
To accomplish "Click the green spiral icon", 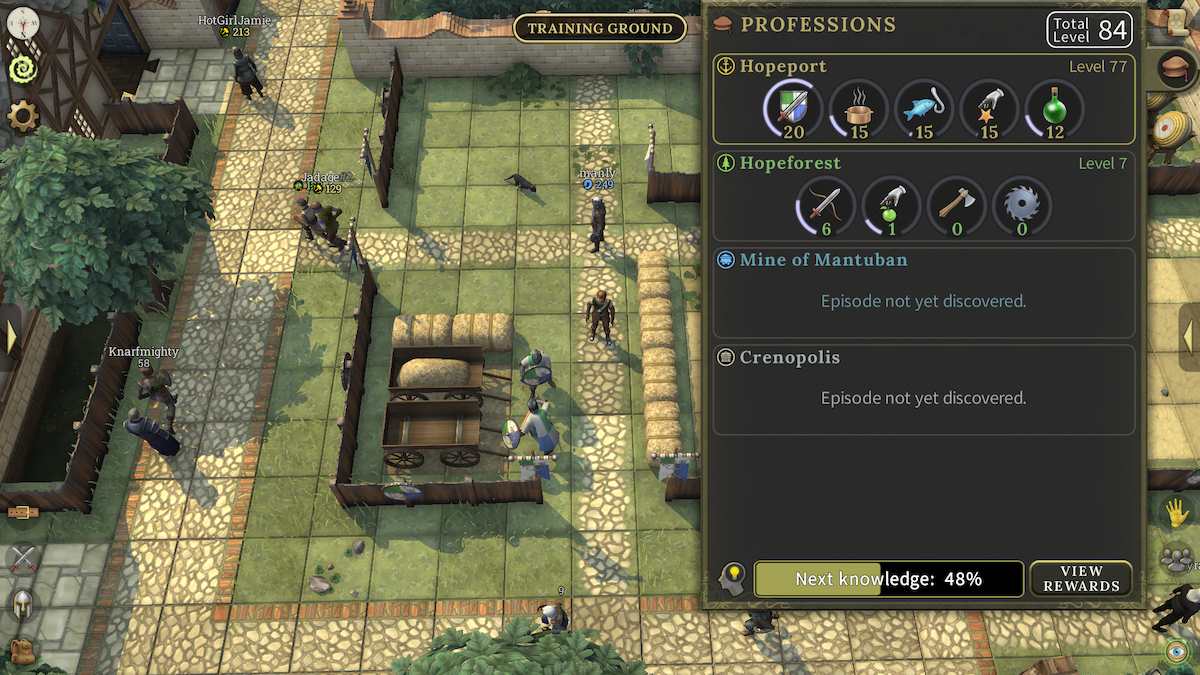I will tap(22, 68).
